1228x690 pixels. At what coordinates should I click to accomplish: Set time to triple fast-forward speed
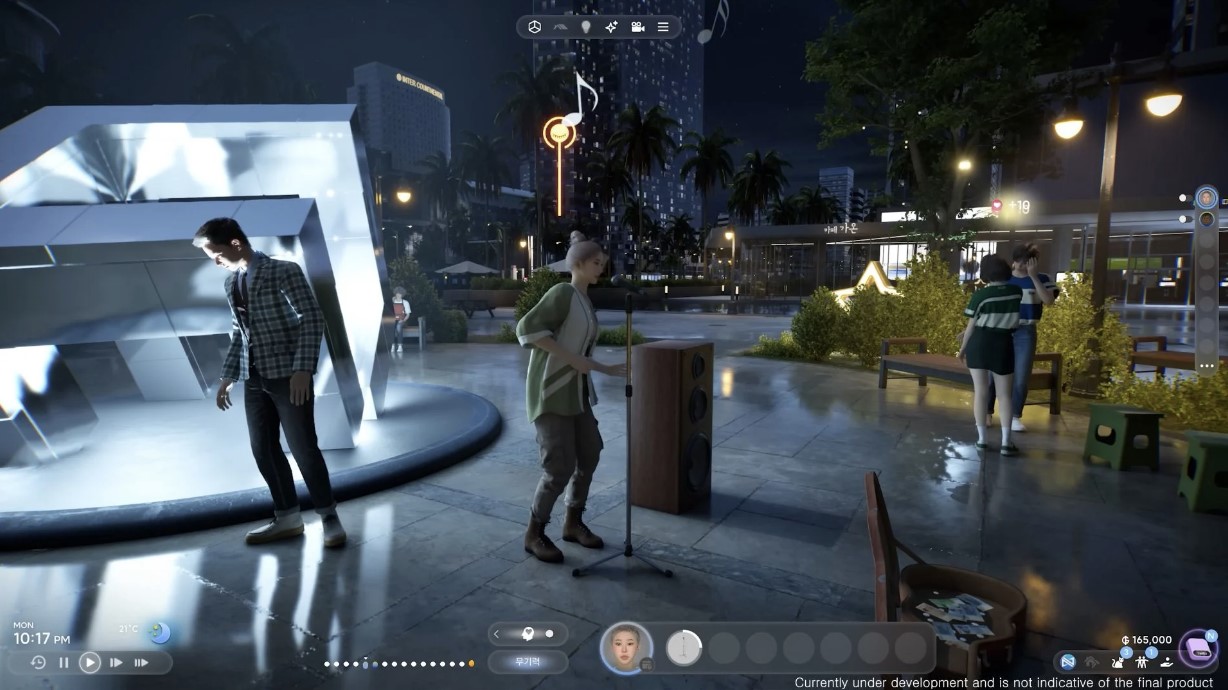coord(141,662)
